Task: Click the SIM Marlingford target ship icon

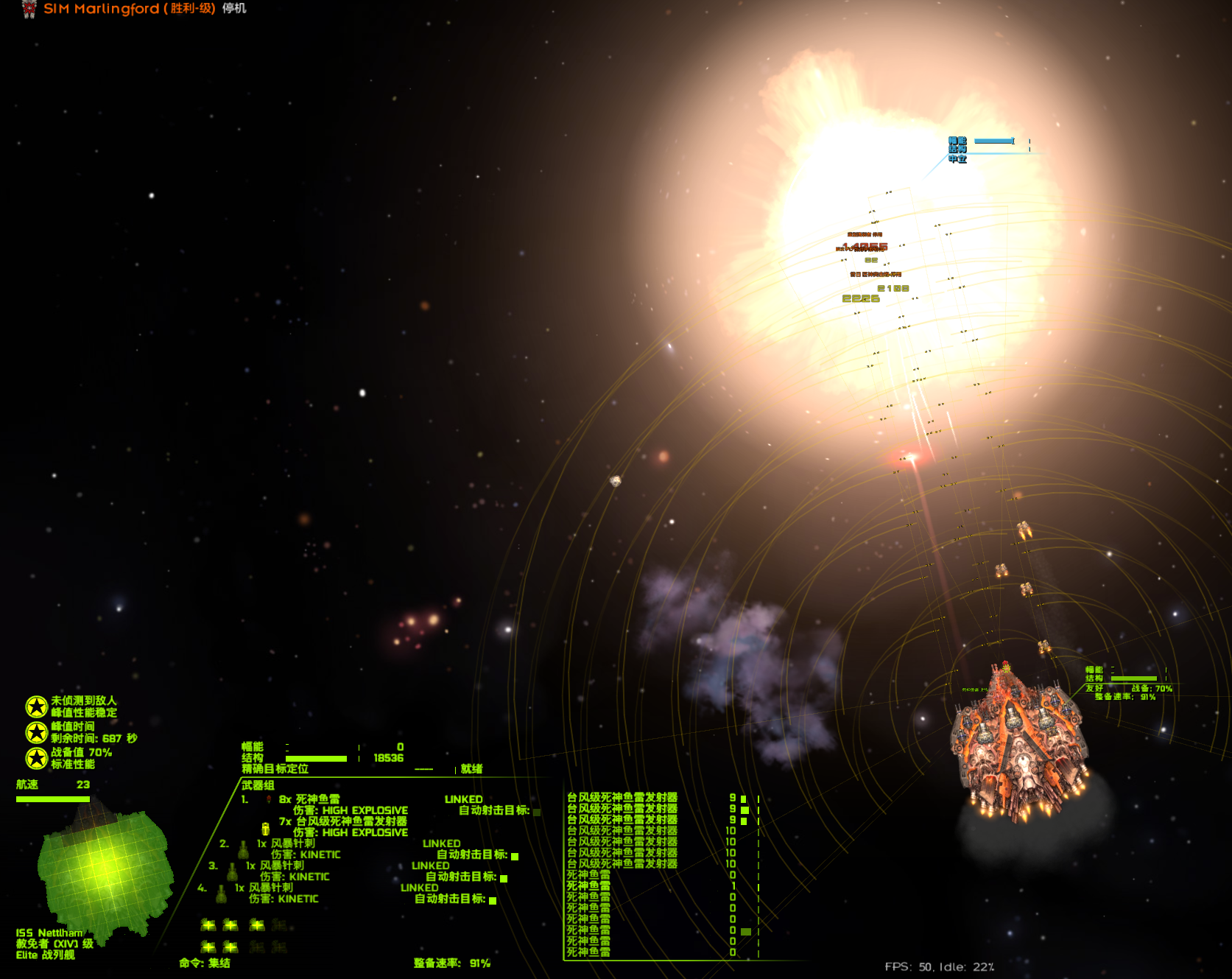Action: coord(29,9)
